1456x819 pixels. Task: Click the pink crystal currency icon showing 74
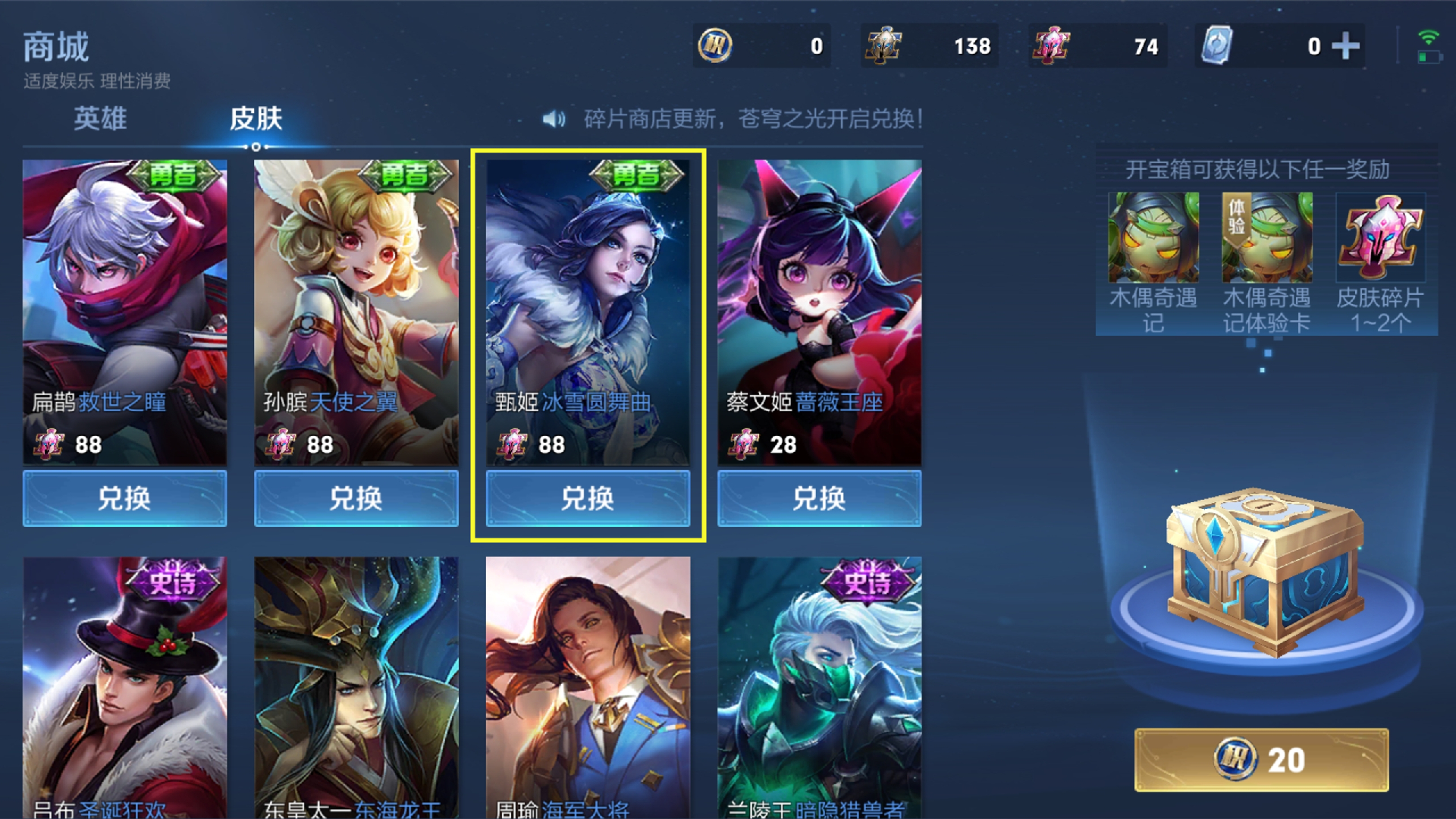tap(1053, 45)
